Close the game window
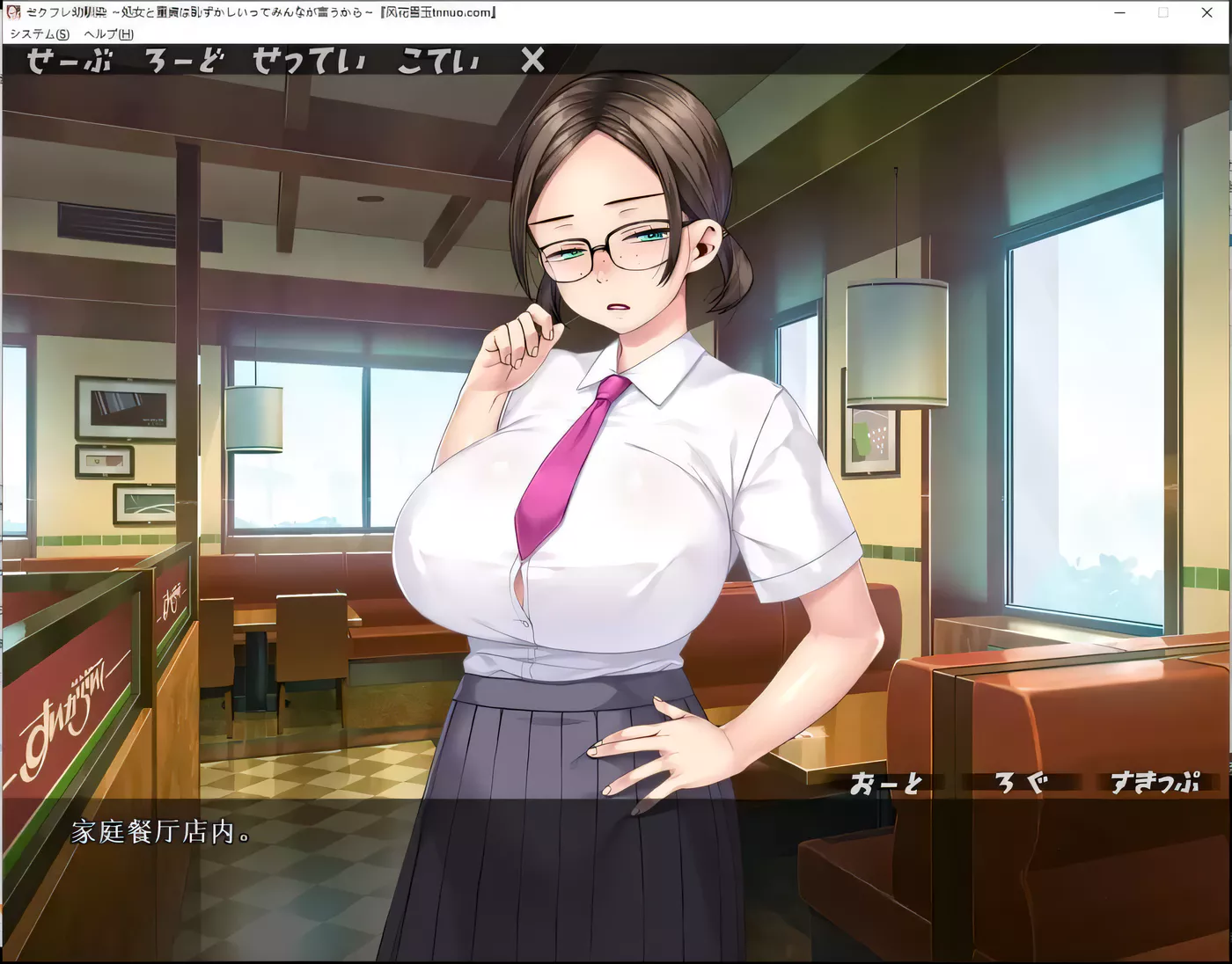 tap(1206, 12)
